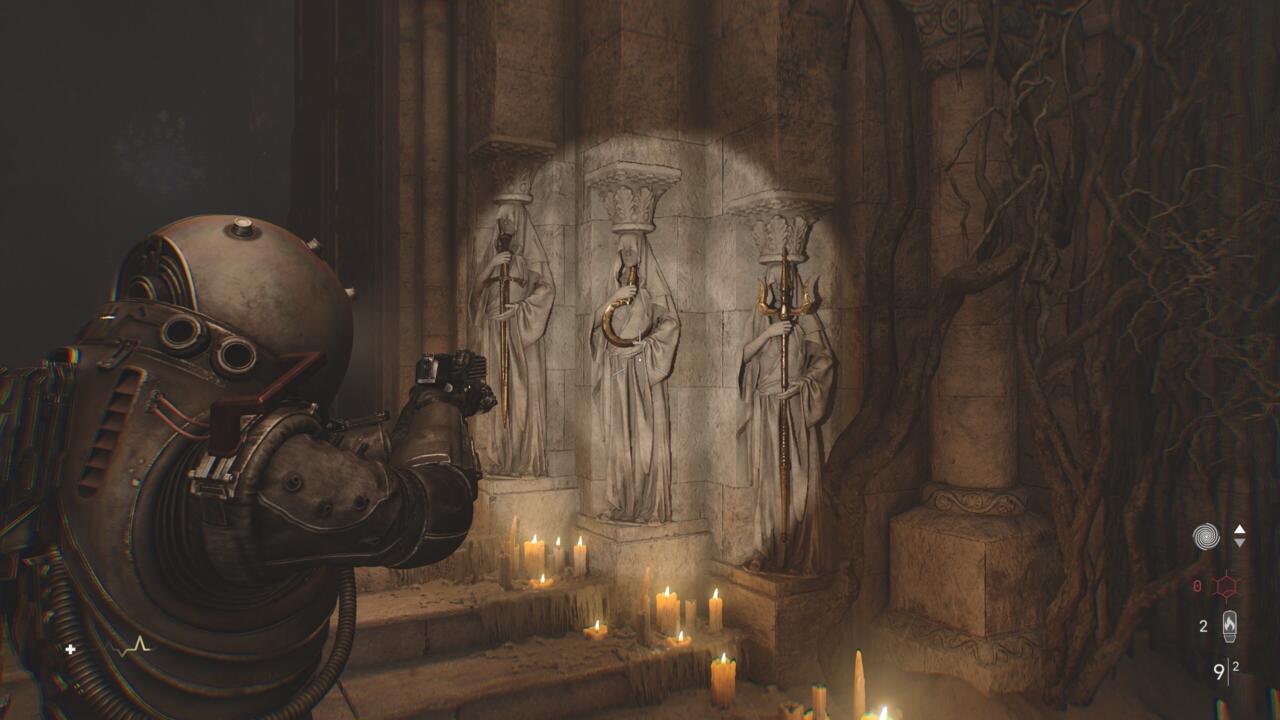Select the red hexagon item icon
The height and width of the screenshot is (720, 1280).
click(x=1226, y=586)
